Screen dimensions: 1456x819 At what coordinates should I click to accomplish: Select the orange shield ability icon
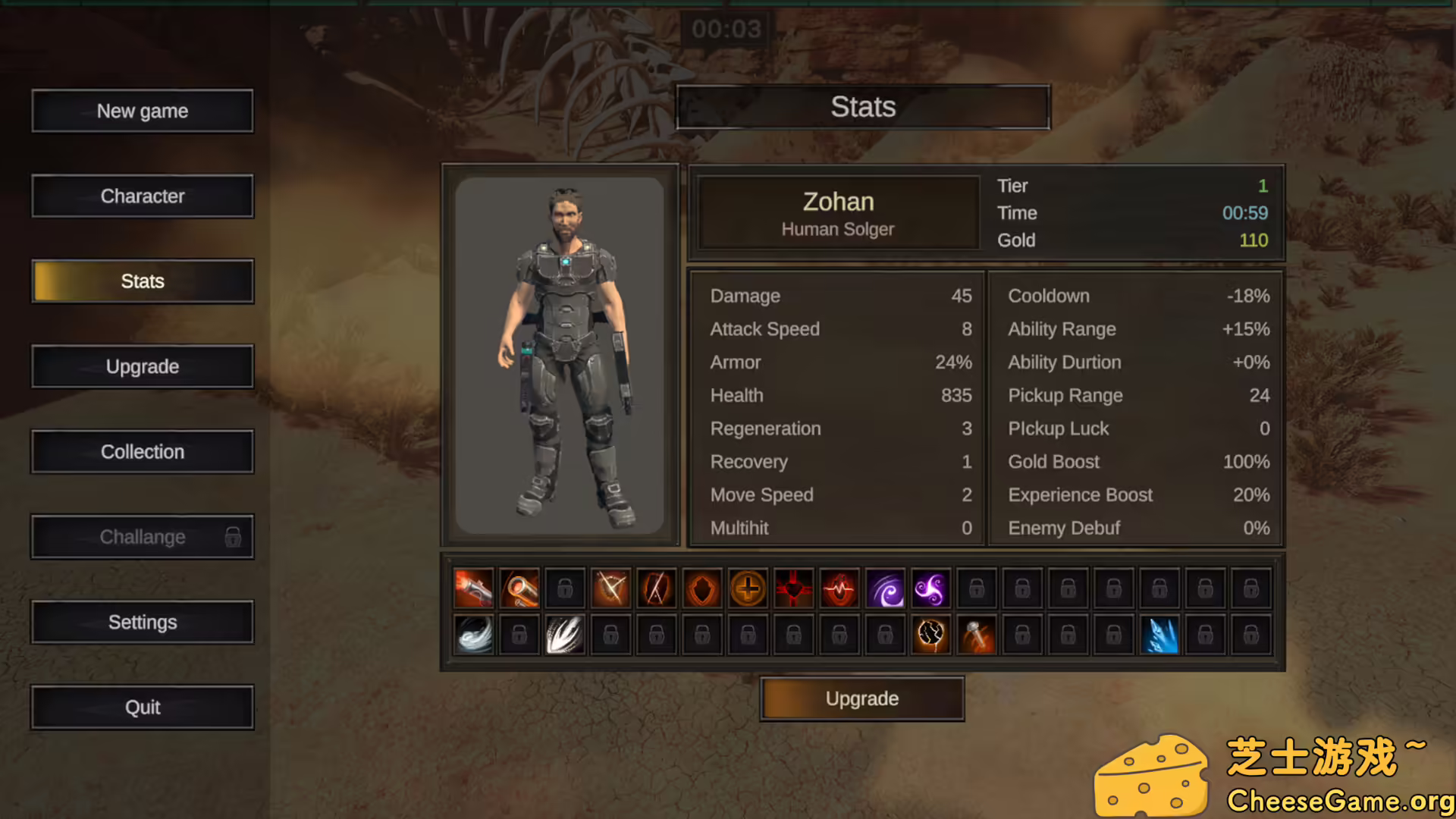coord(701,588)
